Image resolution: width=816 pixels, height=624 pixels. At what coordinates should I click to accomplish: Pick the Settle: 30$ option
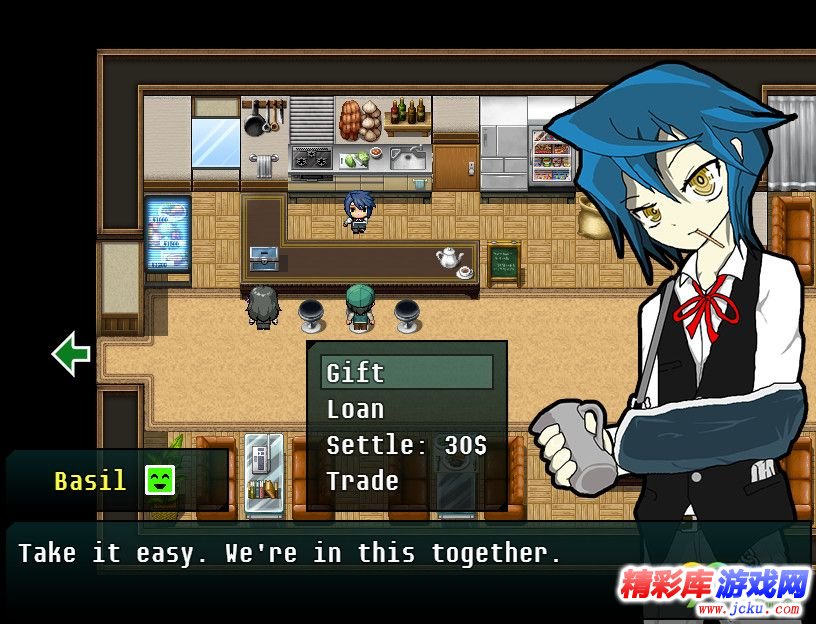[406, 445]
